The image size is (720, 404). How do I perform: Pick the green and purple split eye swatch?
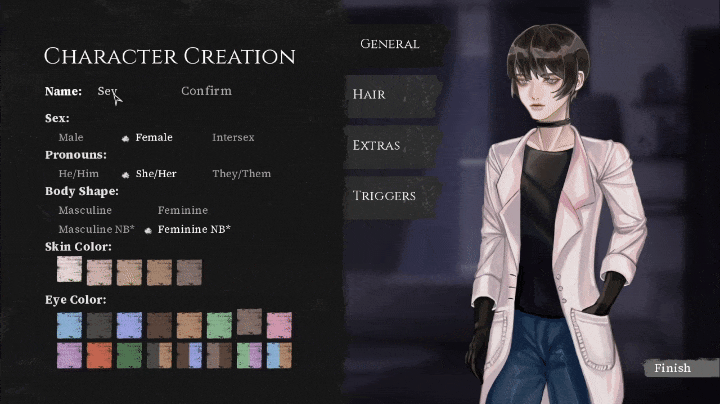pos(249,355)
